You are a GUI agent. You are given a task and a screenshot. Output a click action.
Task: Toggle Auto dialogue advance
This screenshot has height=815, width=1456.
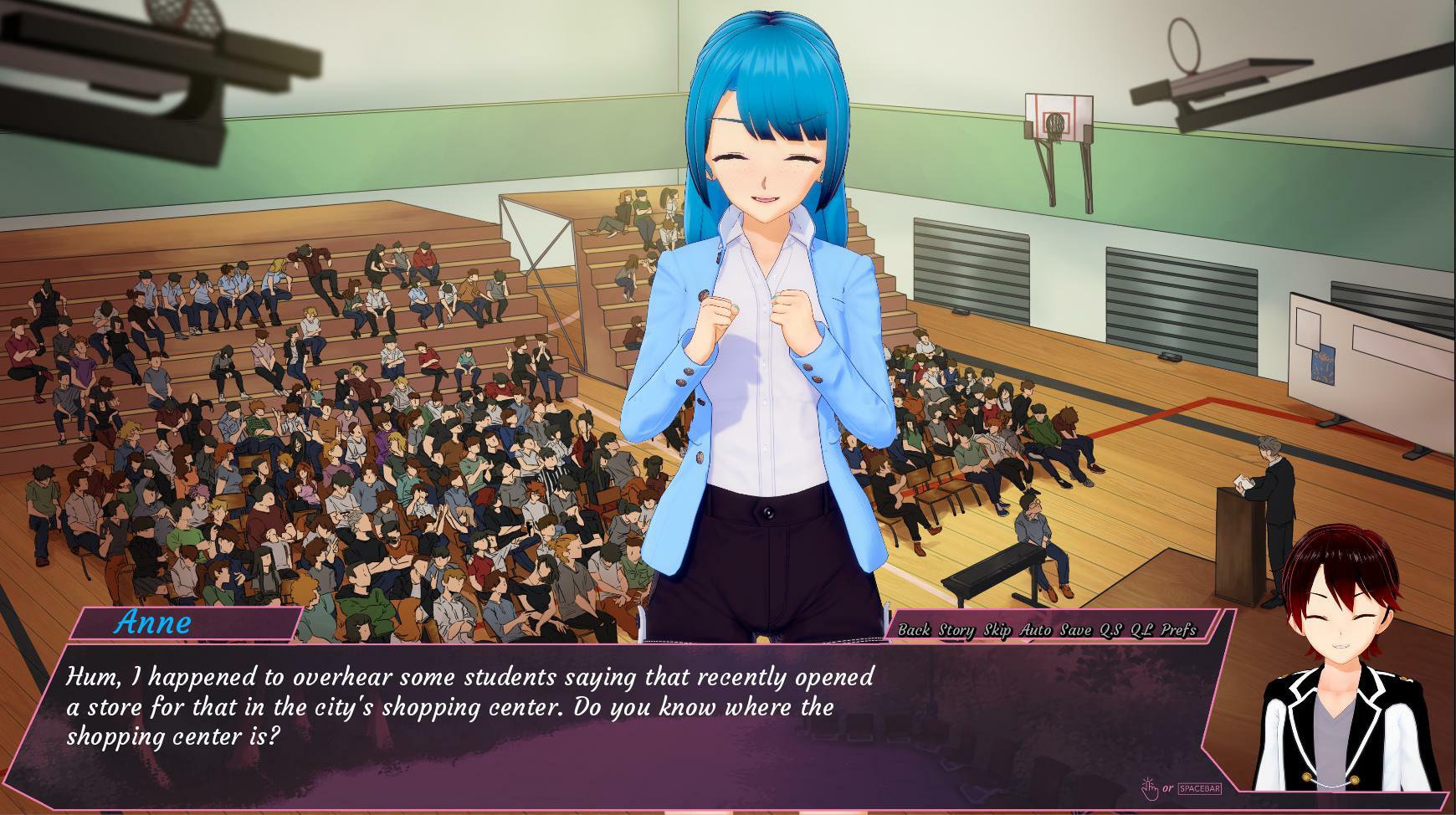click(x=1036, y=630)
